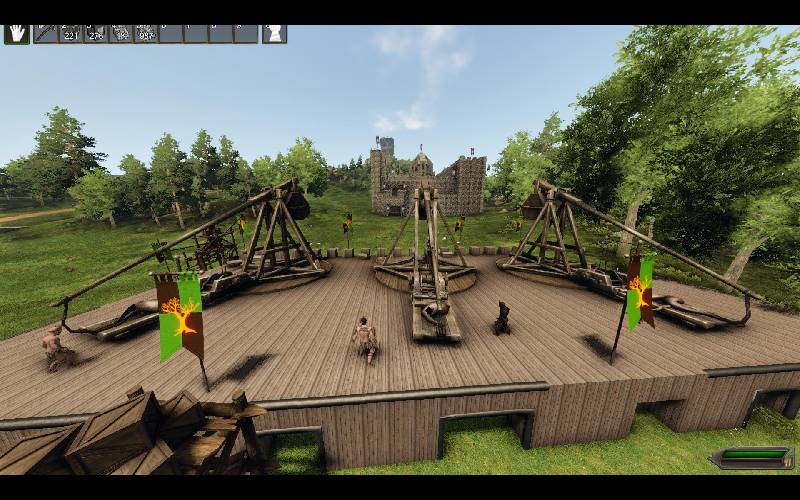Pick the hotbar slot showing 276

point(96,33)
